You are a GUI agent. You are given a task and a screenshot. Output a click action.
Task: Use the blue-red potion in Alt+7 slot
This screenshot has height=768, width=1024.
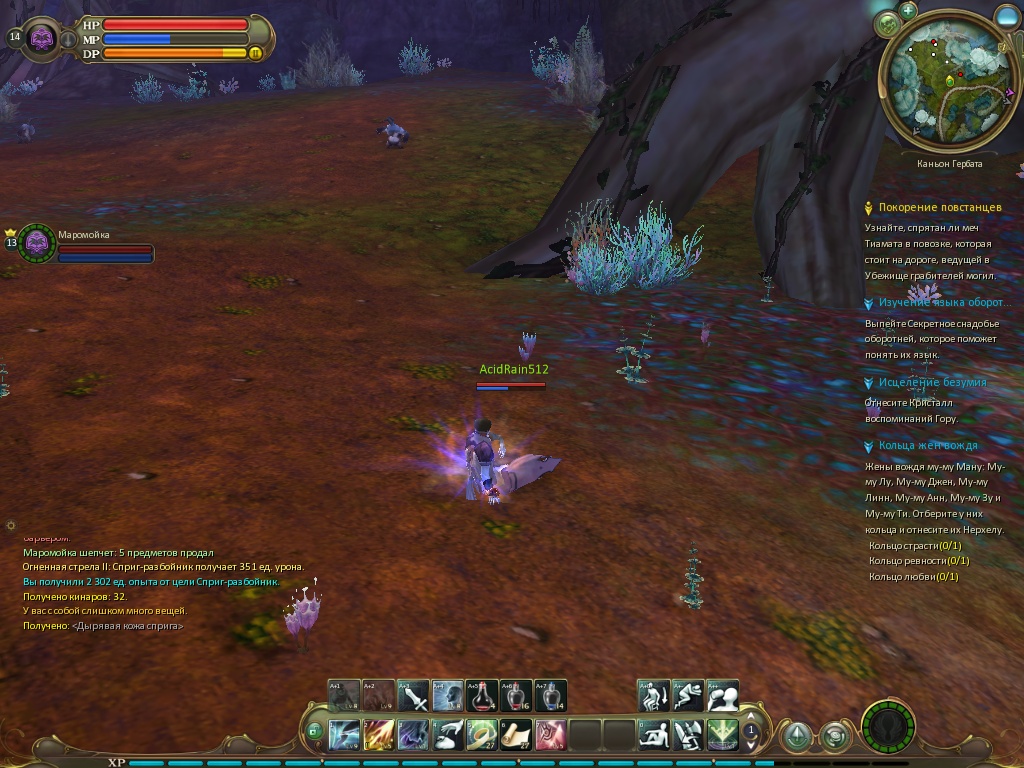point(550,695)
